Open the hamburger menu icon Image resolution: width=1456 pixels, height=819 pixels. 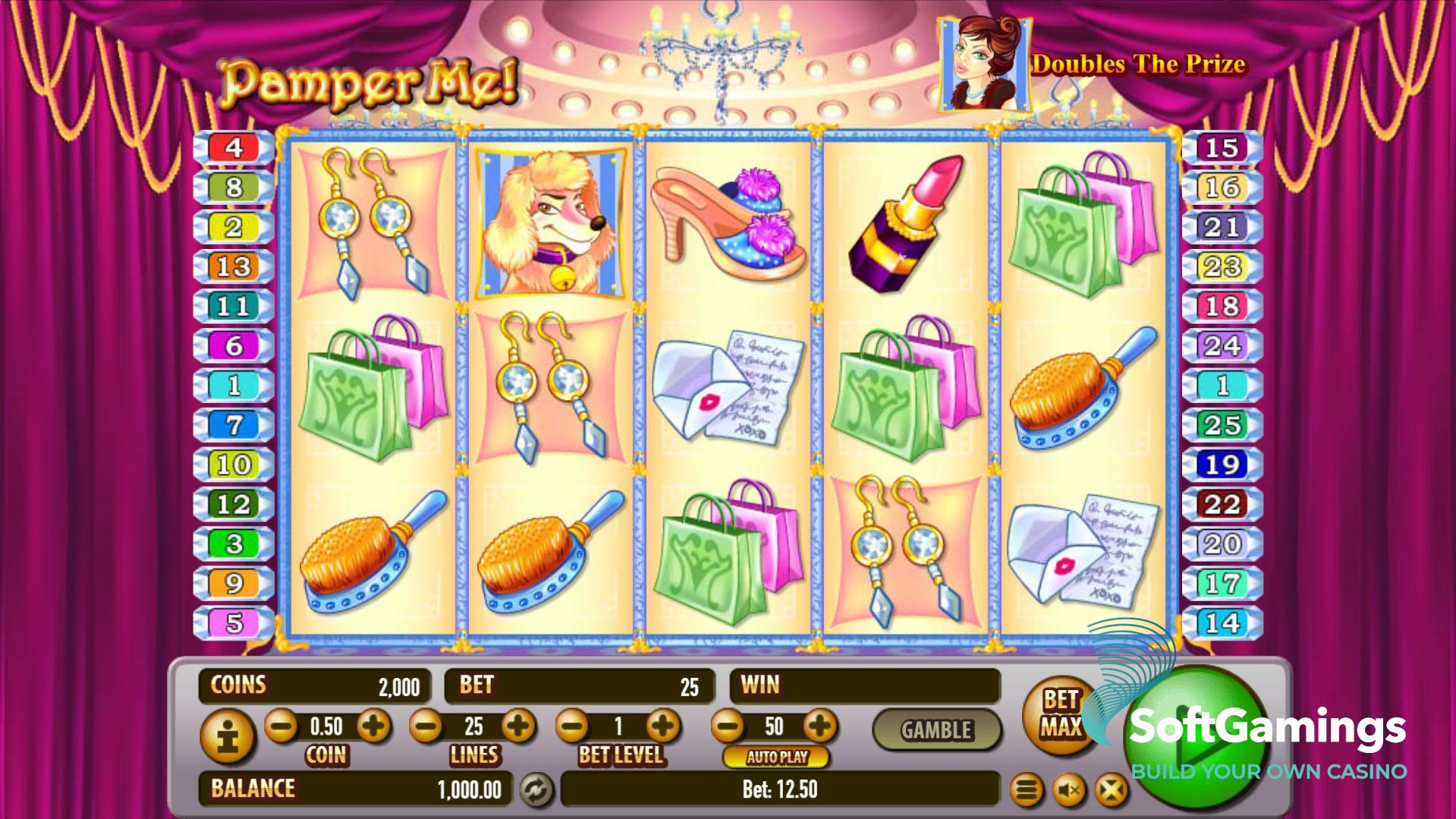click(x=1026, y=791)
